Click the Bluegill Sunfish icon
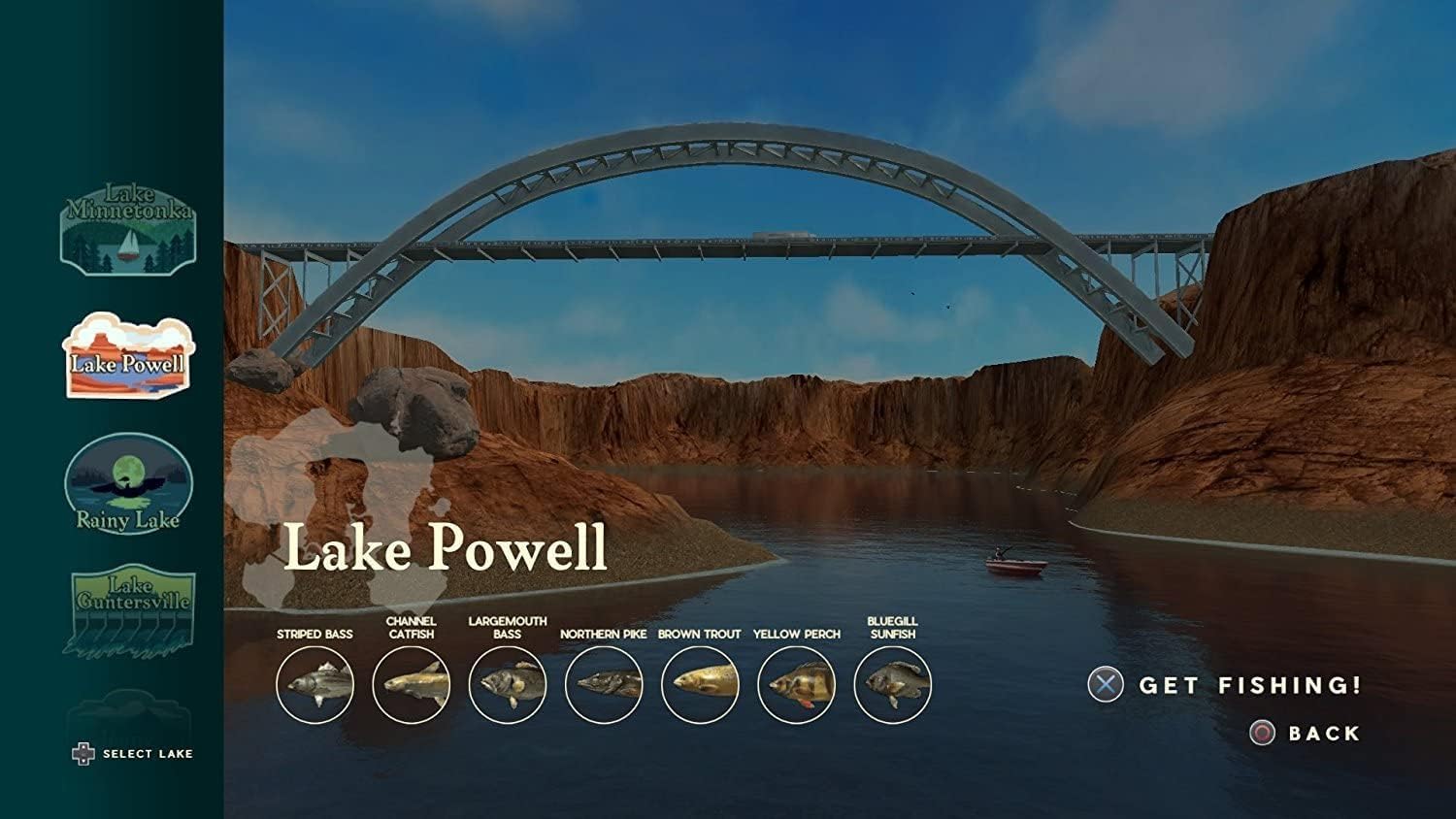Viewport: 1456px width, 819px height. coord(892,685)
